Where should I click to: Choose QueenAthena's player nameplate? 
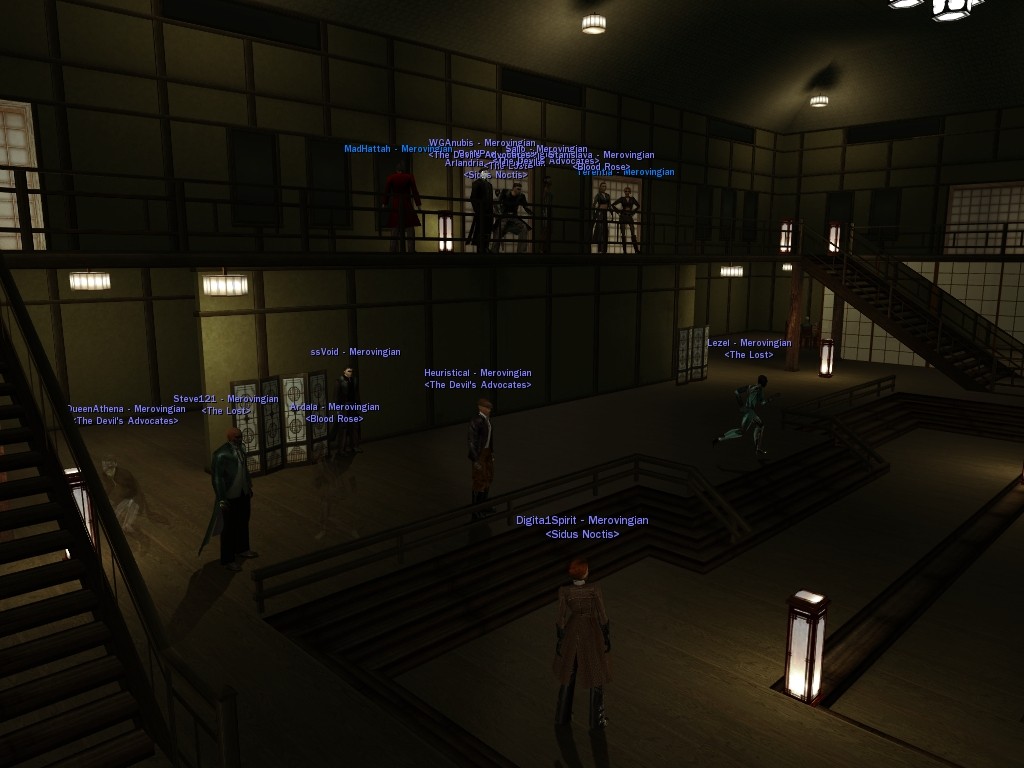(x=127, y=409)
